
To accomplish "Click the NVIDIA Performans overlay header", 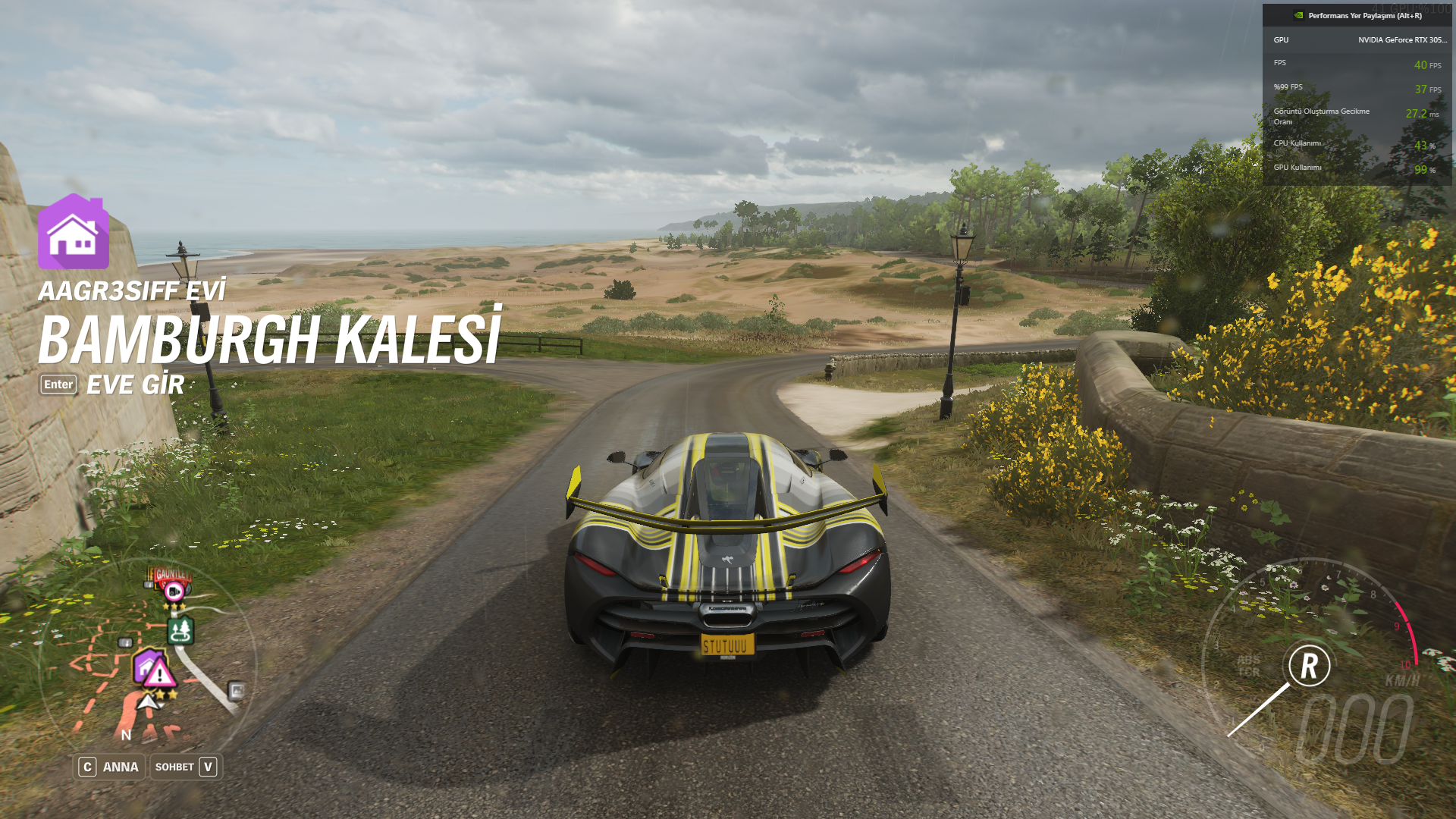I will [x=1357, y=15].
